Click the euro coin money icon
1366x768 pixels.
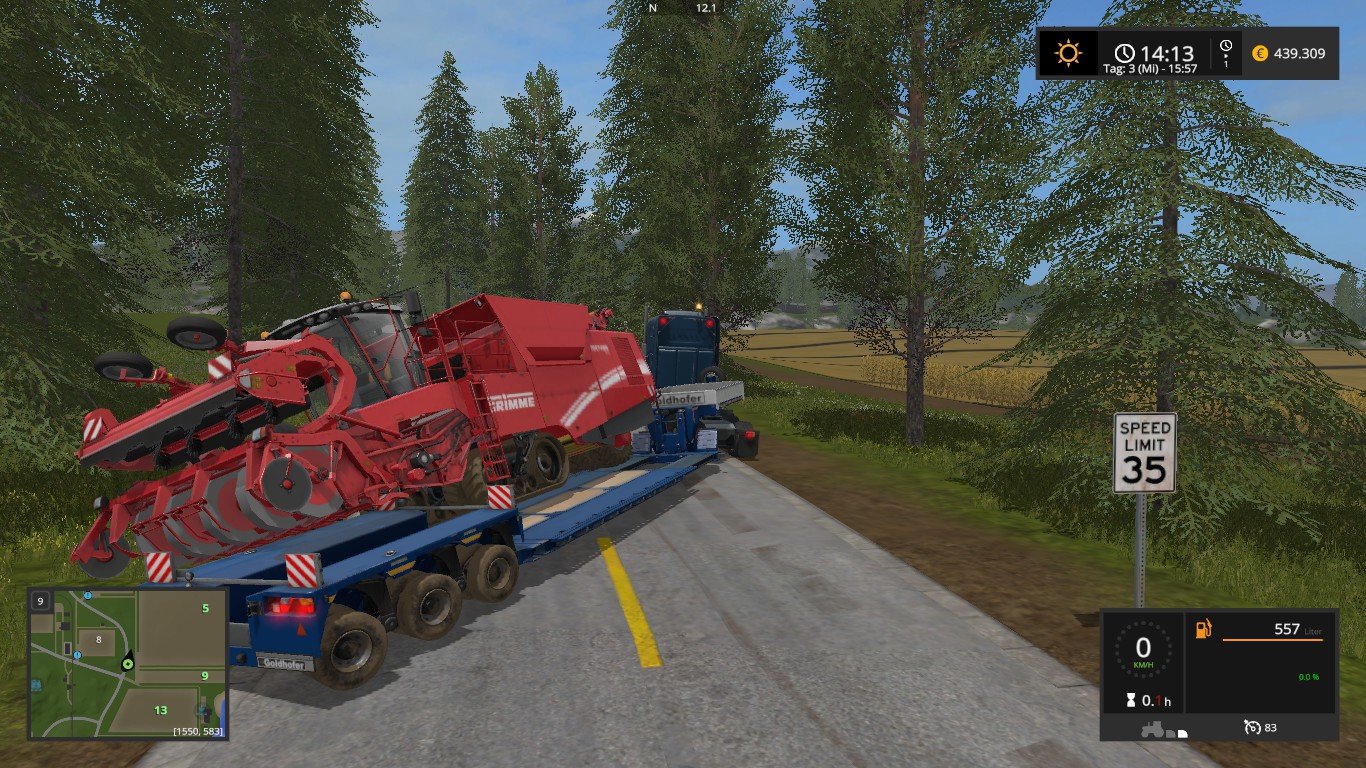coord(1260,53)
